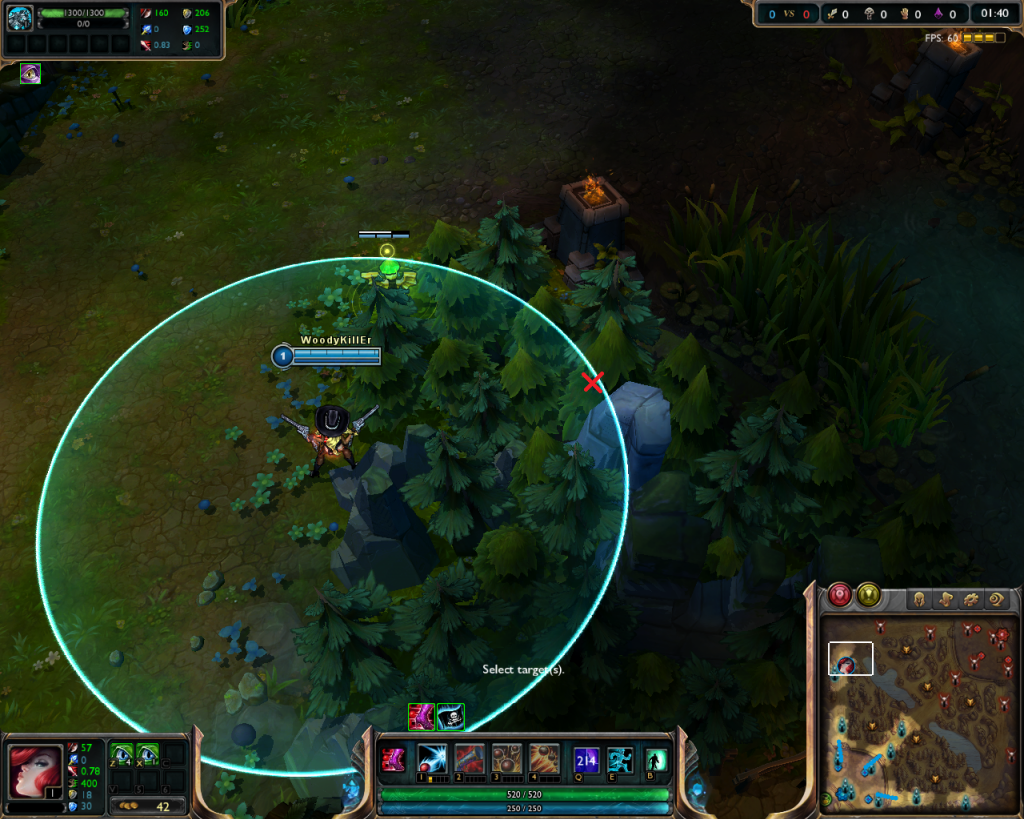
Task: Activate the Recall button
Action: coord(656,760)
